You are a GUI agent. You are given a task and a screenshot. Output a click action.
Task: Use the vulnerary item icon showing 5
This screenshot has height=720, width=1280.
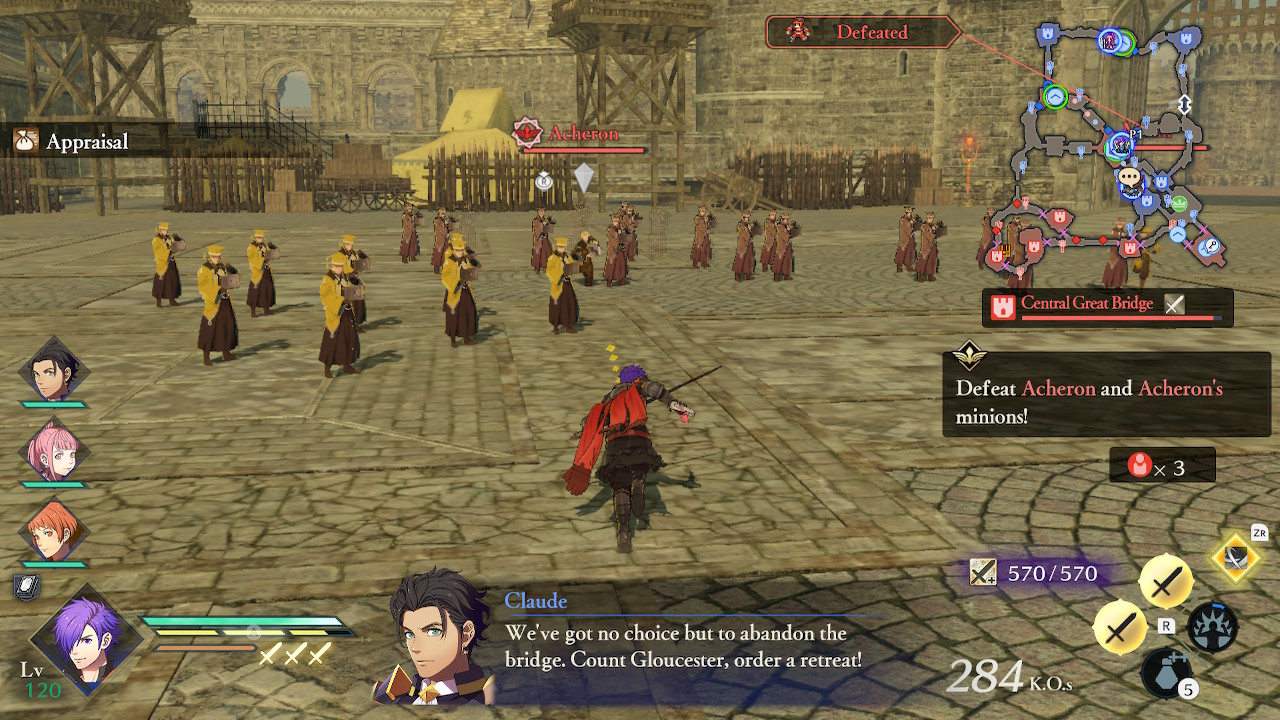[1165, 675]
